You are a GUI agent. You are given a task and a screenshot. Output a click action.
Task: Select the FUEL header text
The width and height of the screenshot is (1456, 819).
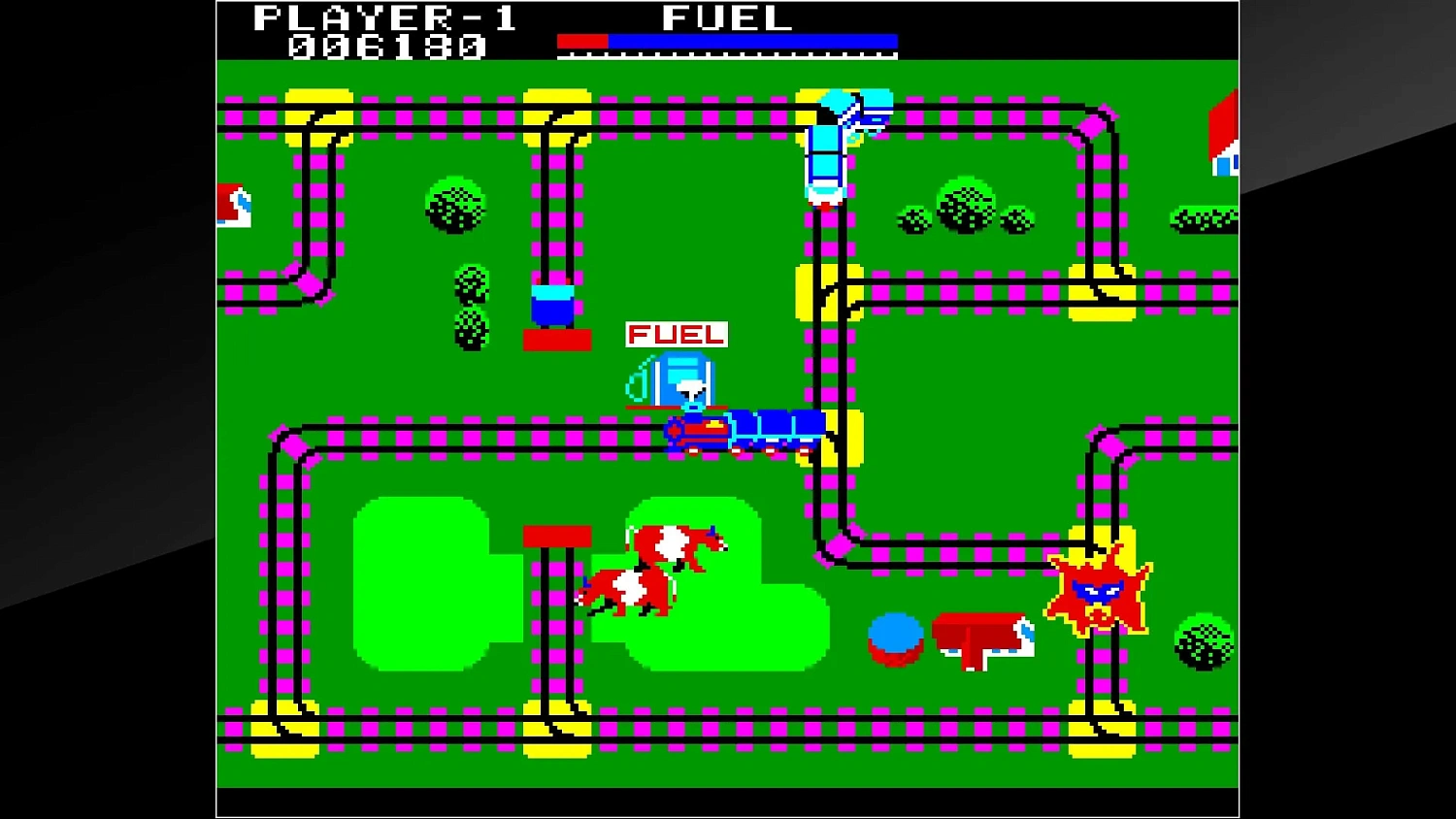[x=723, y=16]
